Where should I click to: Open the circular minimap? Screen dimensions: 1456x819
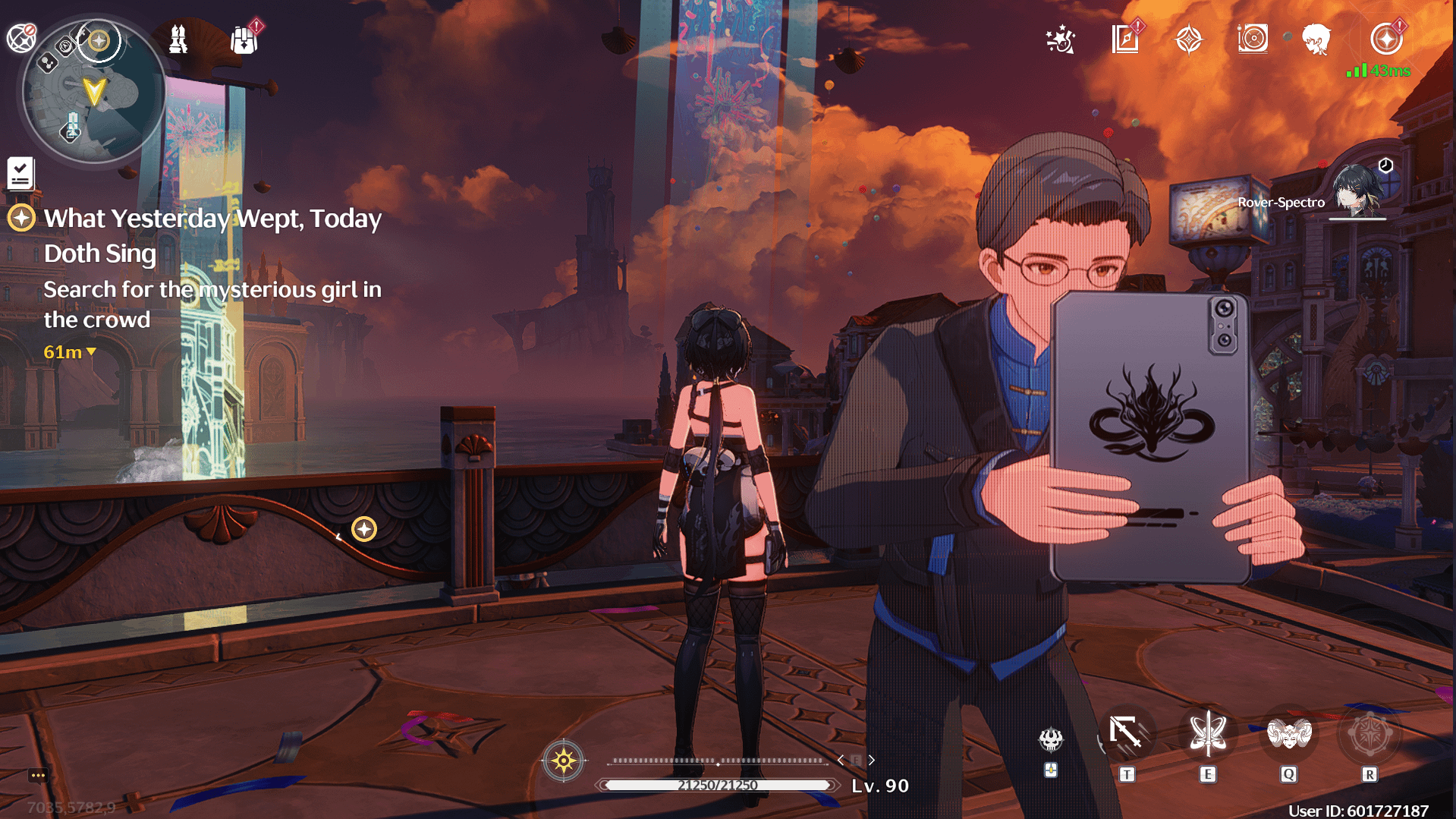(x=93, y=93)
